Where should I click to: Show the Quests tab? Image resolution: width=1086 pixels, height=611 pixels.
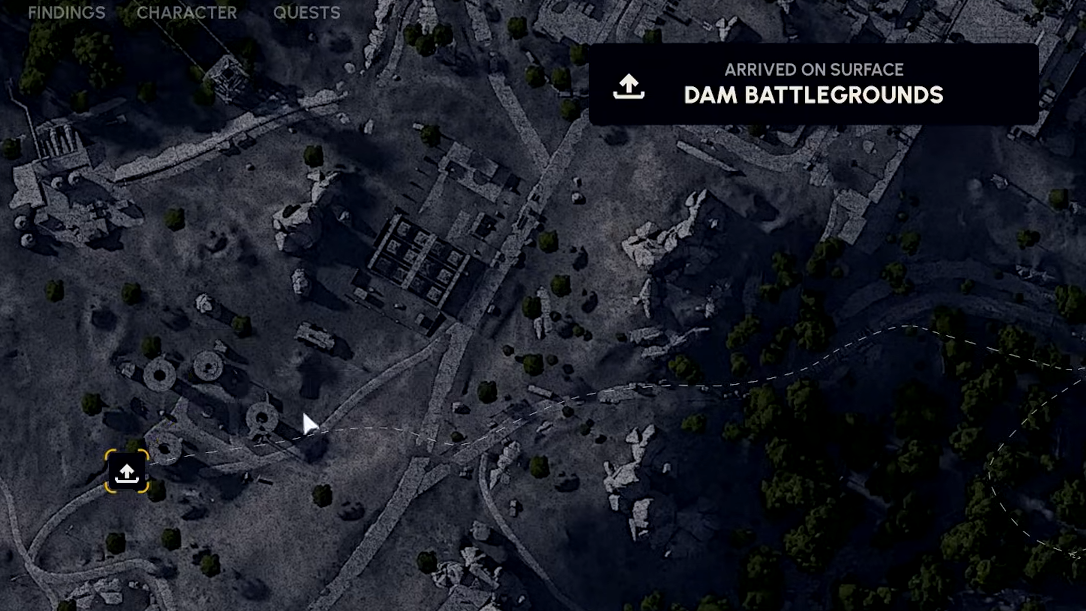pos(306,13)
